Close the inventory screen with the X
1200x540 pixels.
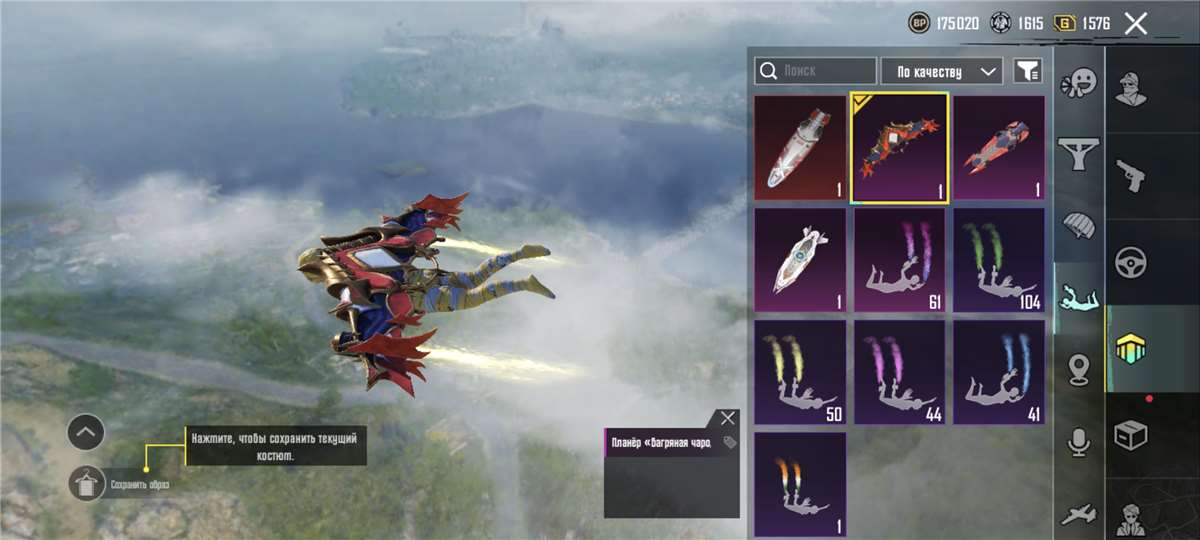1135,23
